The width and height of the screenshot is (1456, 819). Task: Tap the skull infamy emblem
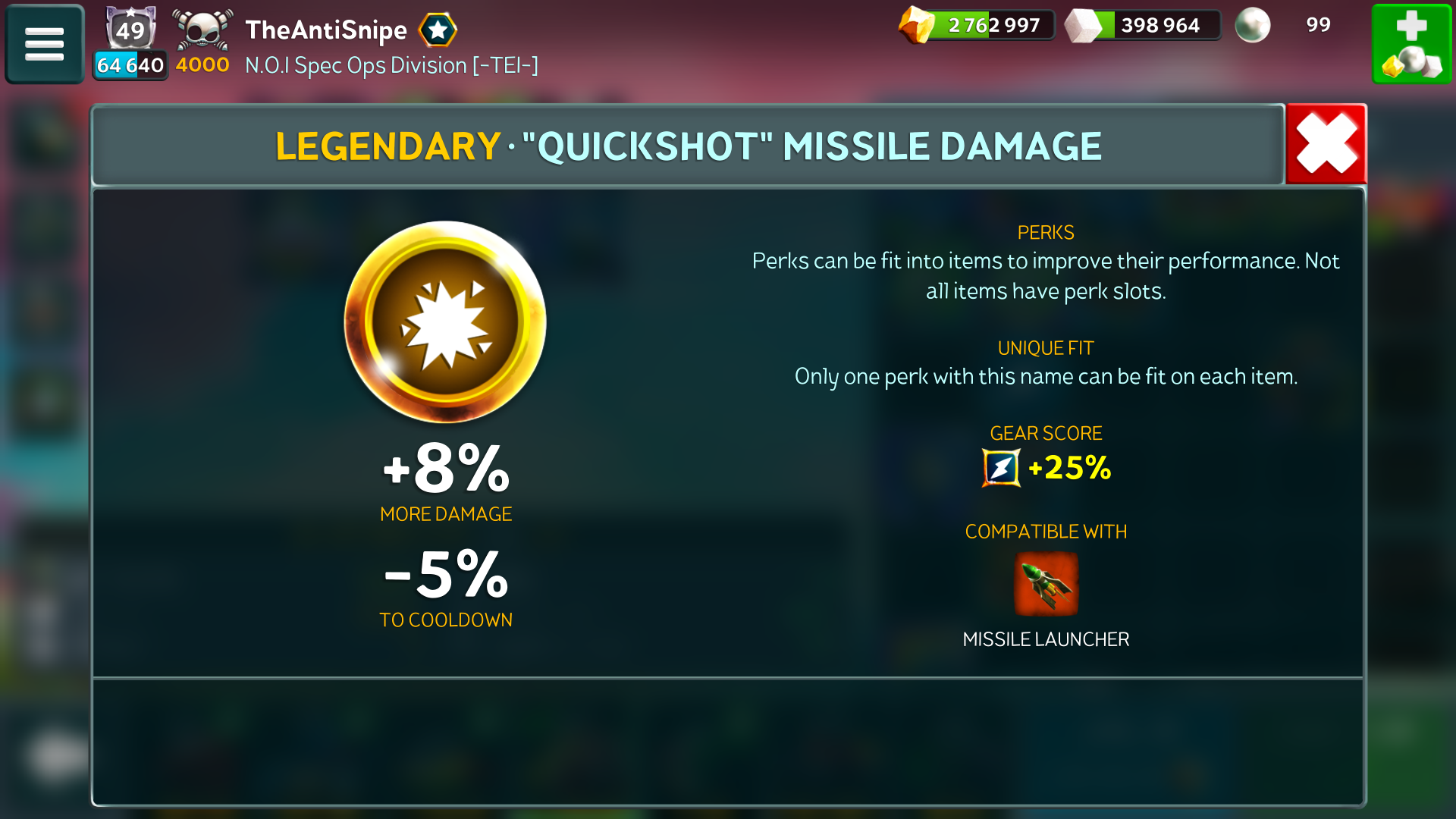coord(202,30)
